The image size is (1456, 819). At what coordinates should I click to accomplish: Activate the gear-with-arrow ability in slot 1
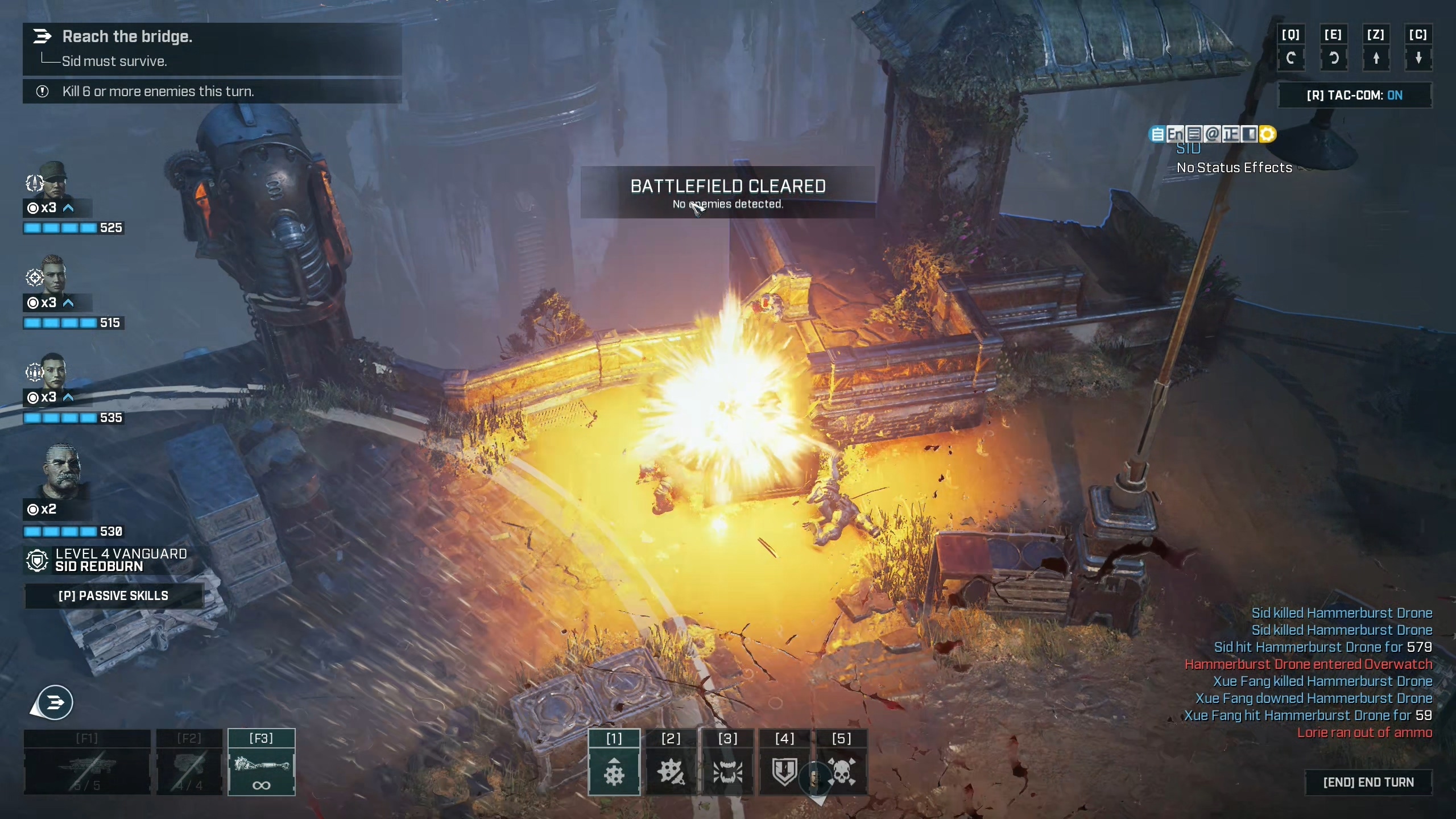(614, 771)
